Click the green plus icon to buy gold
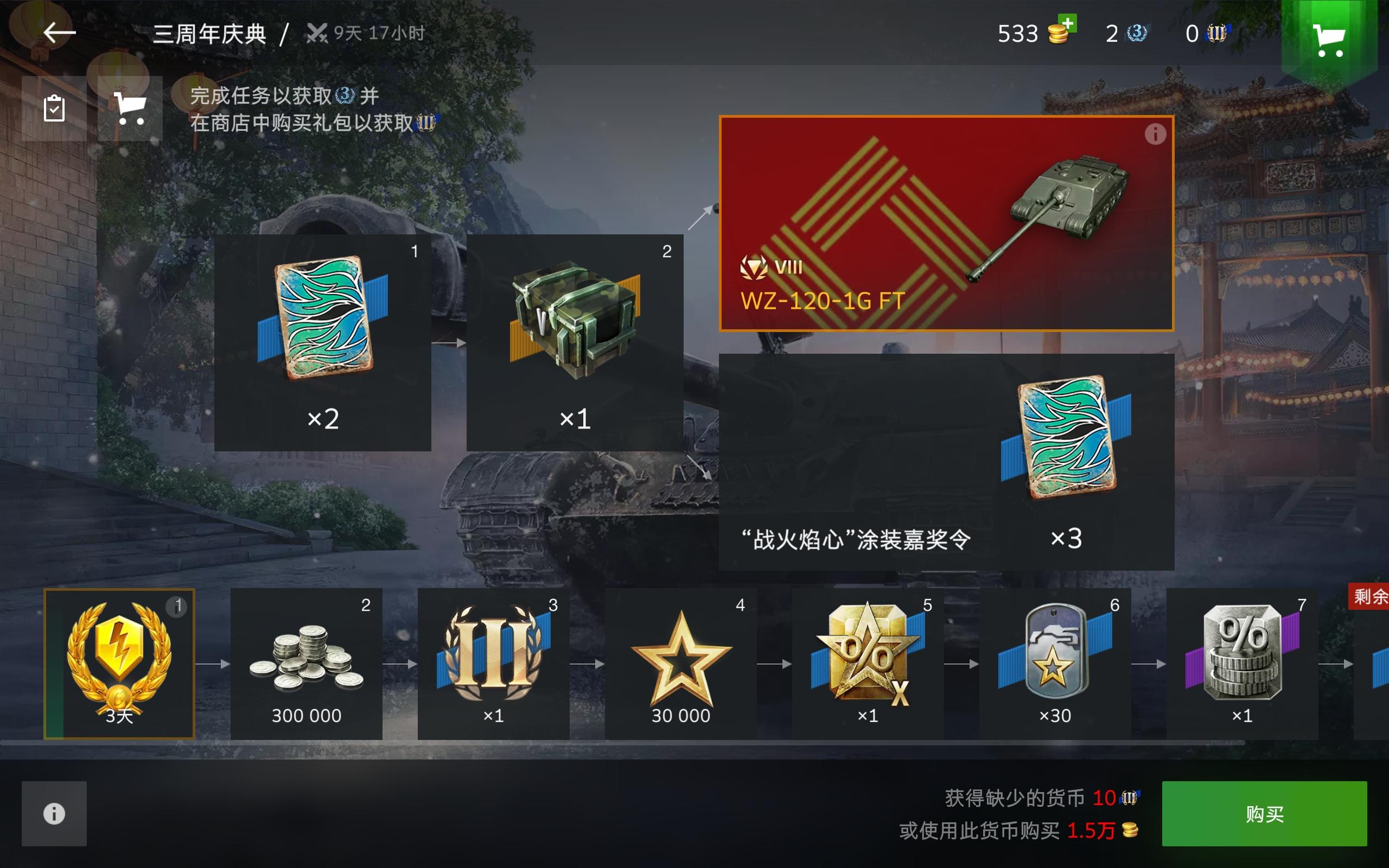1389x868 pixels. click(x=1069, y=24)
